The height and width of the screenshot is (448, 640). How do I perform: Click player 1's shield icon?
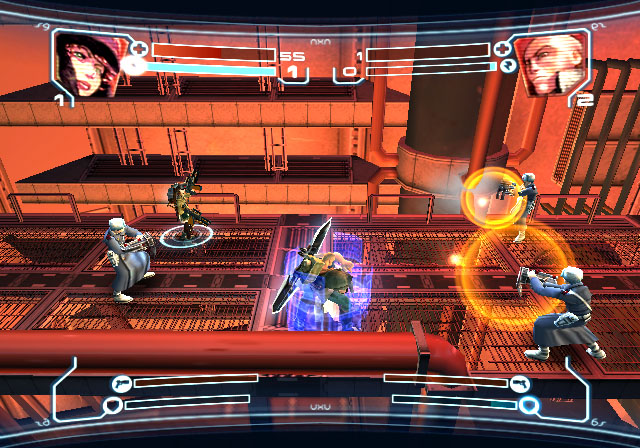[114, 404]
